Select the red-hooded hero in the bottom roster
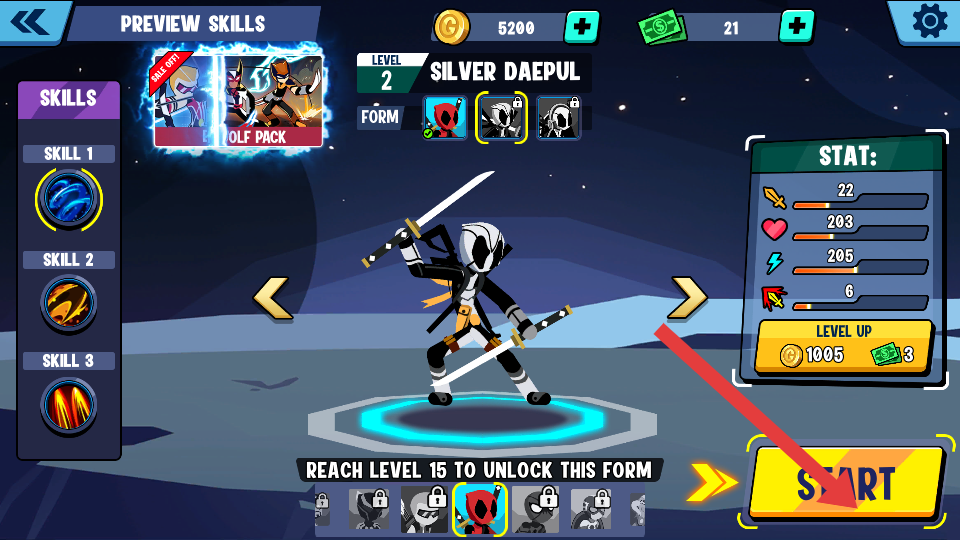The height and width of the screenshot is (540, 960). 479,509
